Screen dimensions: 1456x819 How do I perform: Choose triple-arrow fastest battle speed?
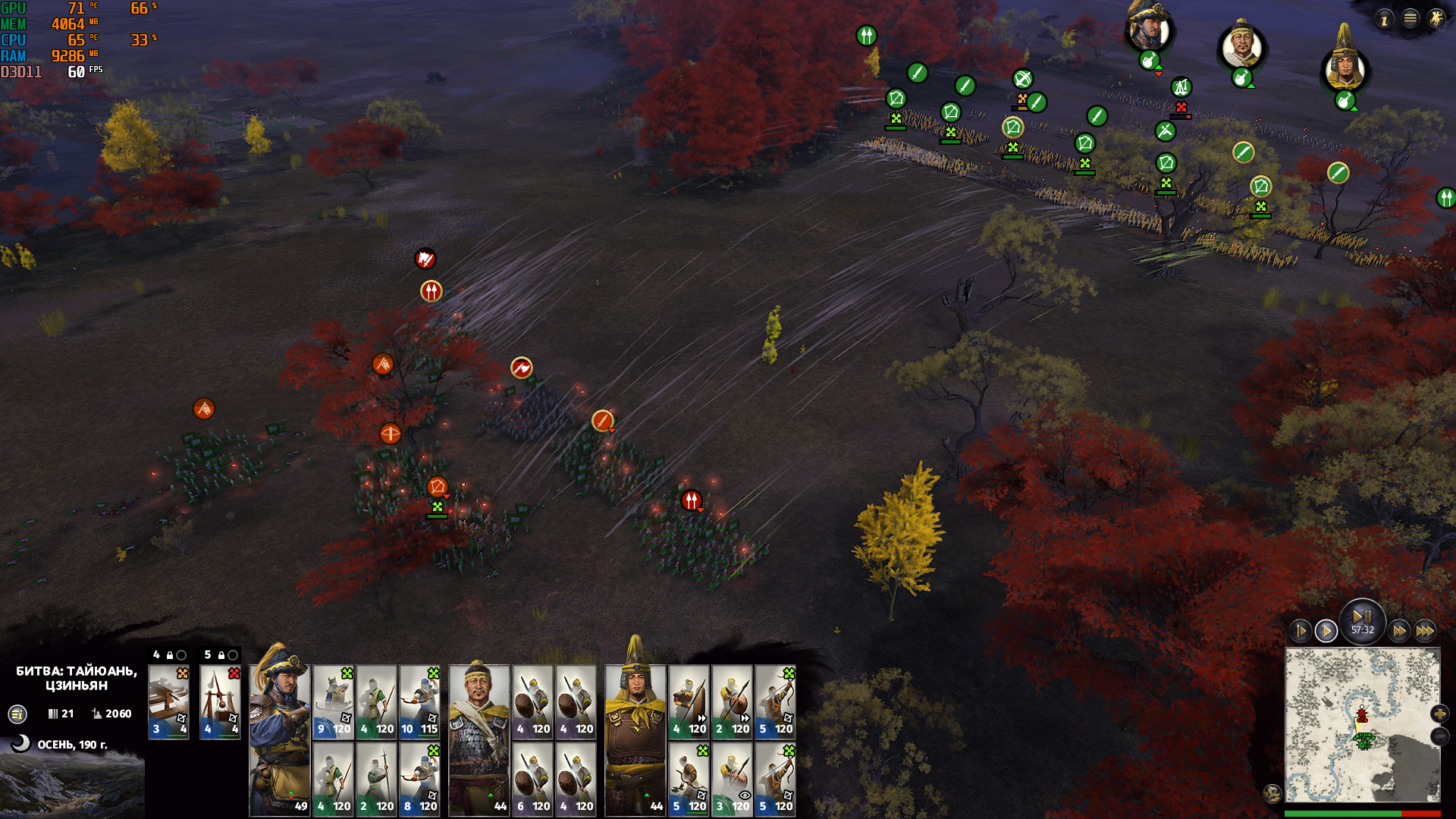pos(1425,631)
